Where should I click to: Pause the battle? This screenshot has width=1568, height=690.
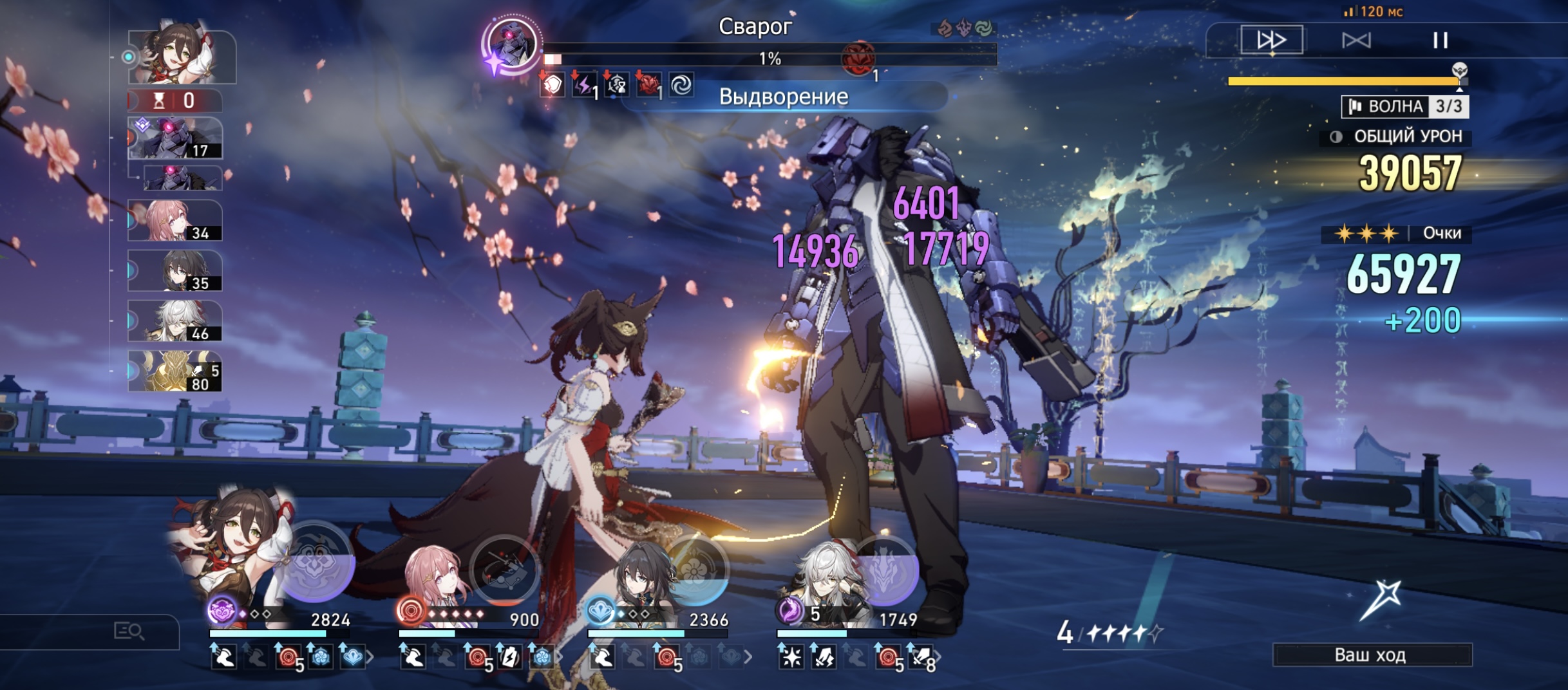click(x=1440, y=41)
